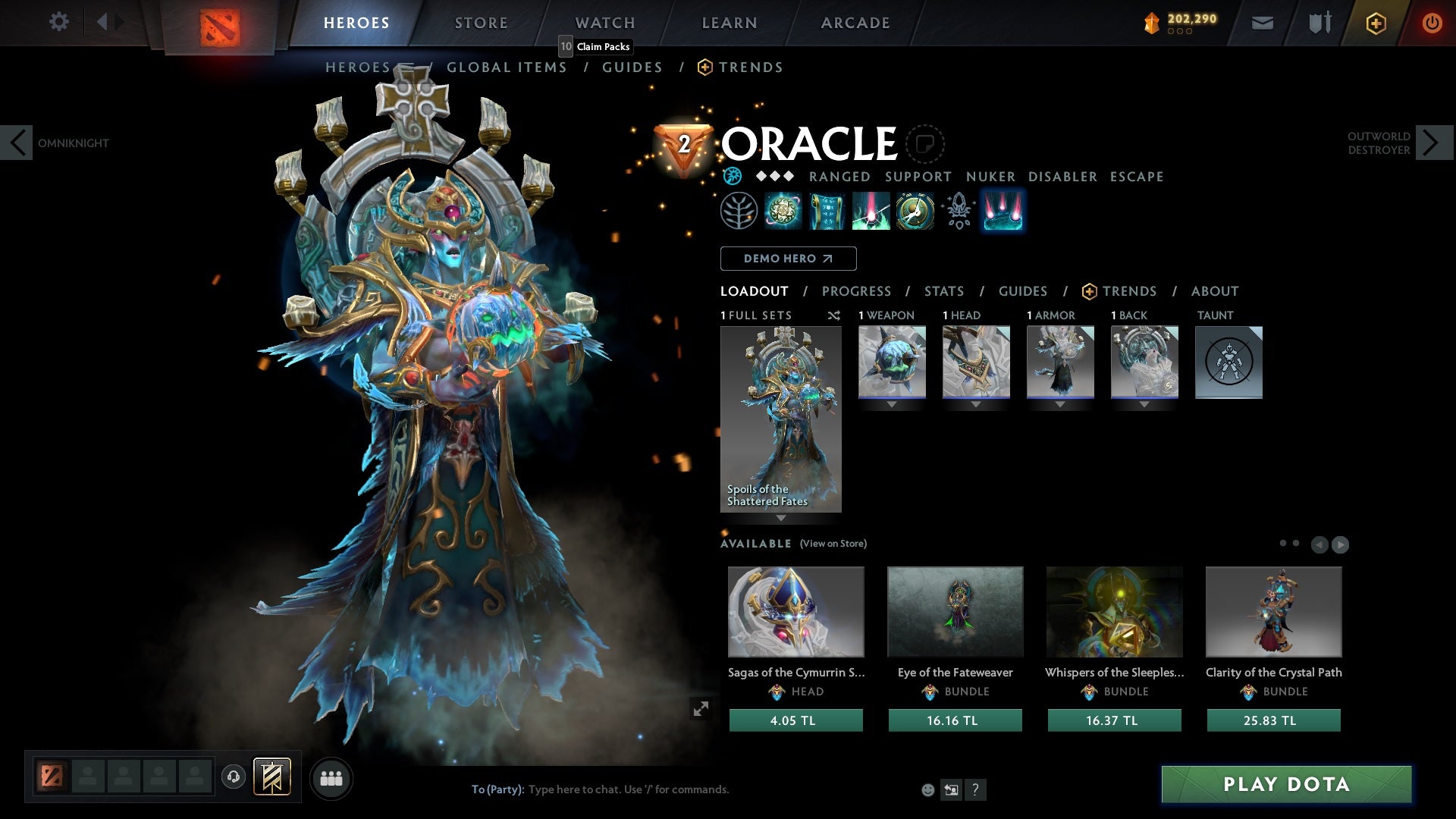
Task: Open View on Store link
Action: [x=833, y=543]
